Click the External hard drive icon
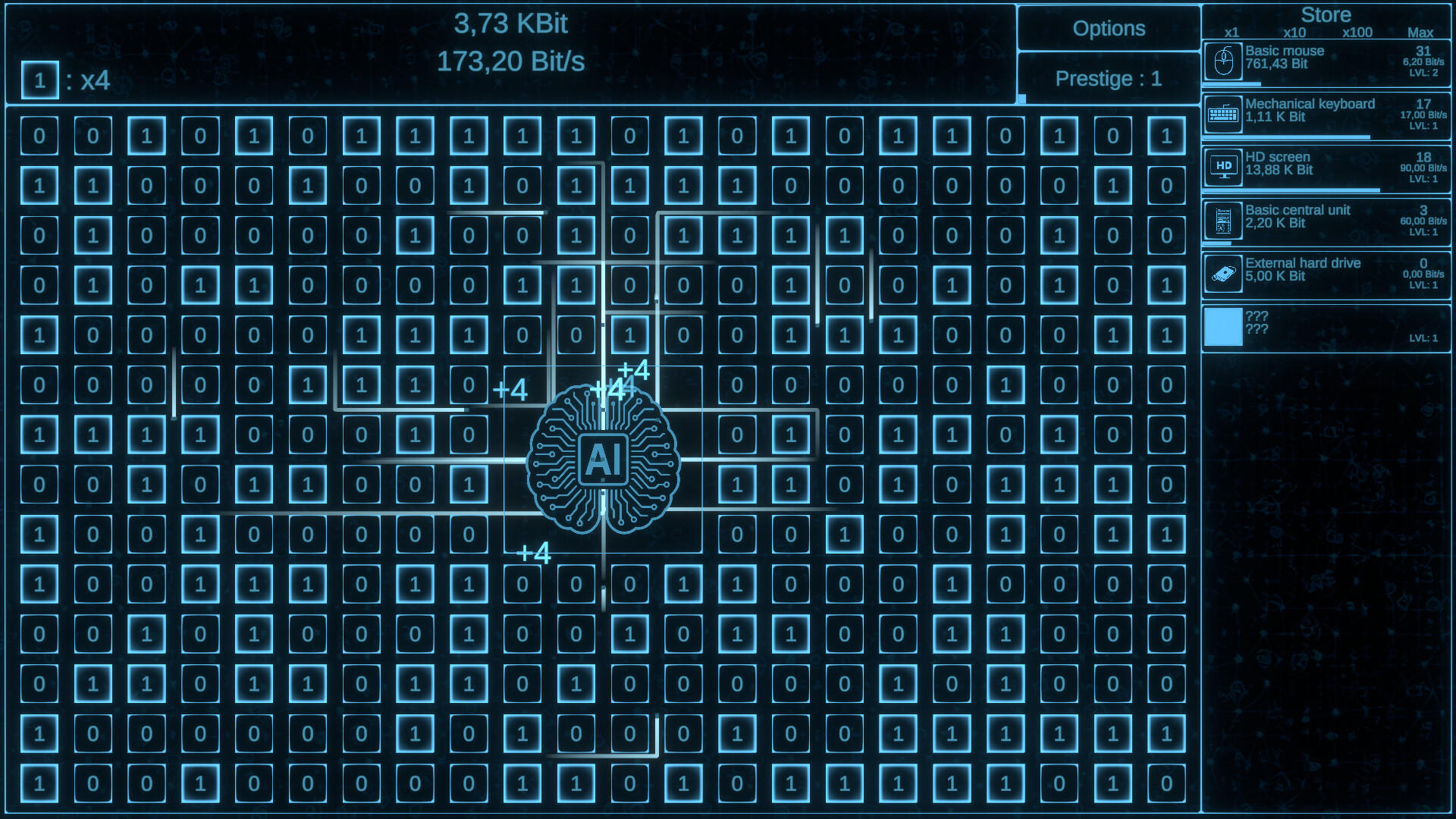 [x=1222, y=274]
